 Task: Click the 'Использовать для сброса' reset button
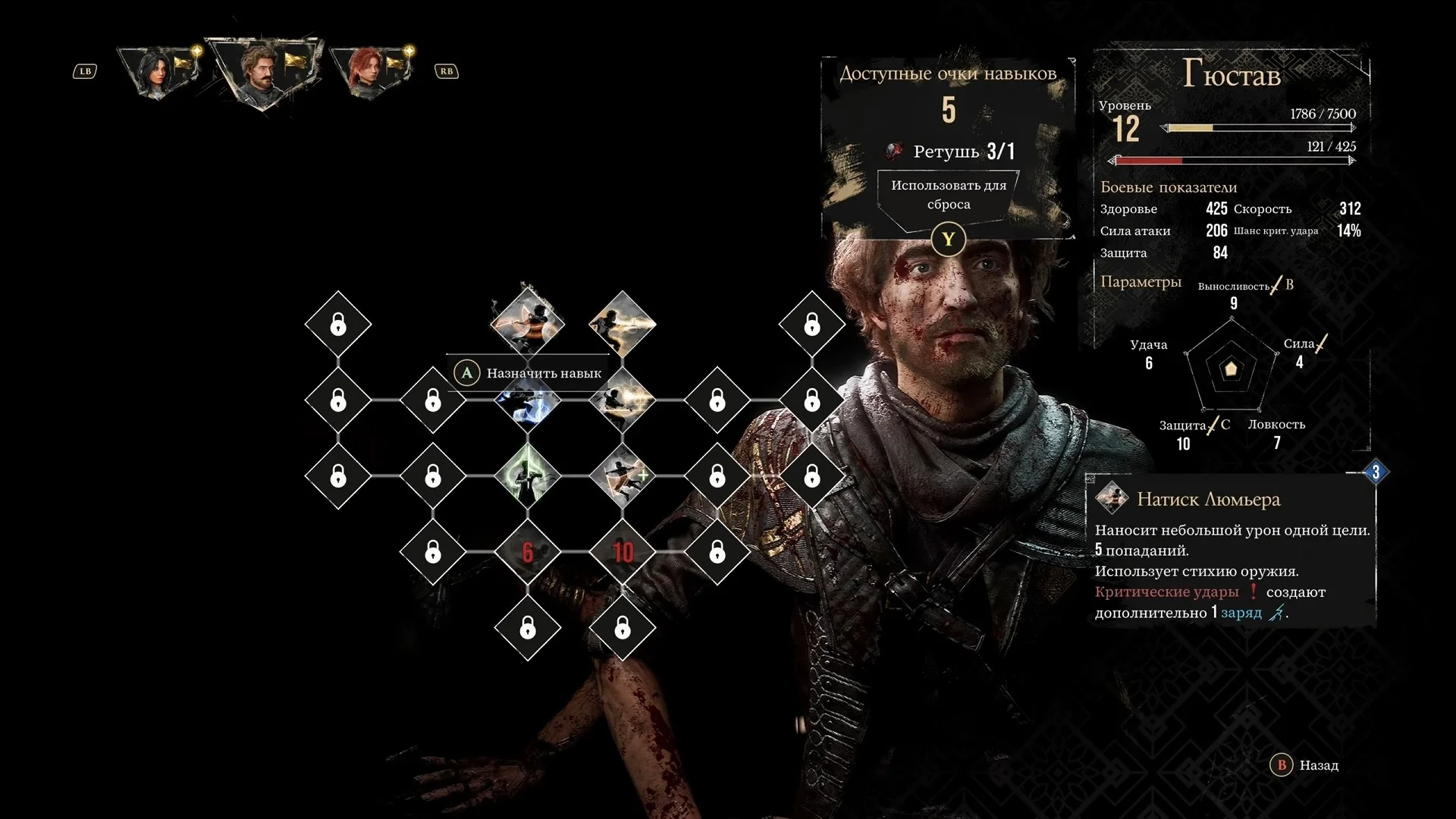(x=948, y=195)
